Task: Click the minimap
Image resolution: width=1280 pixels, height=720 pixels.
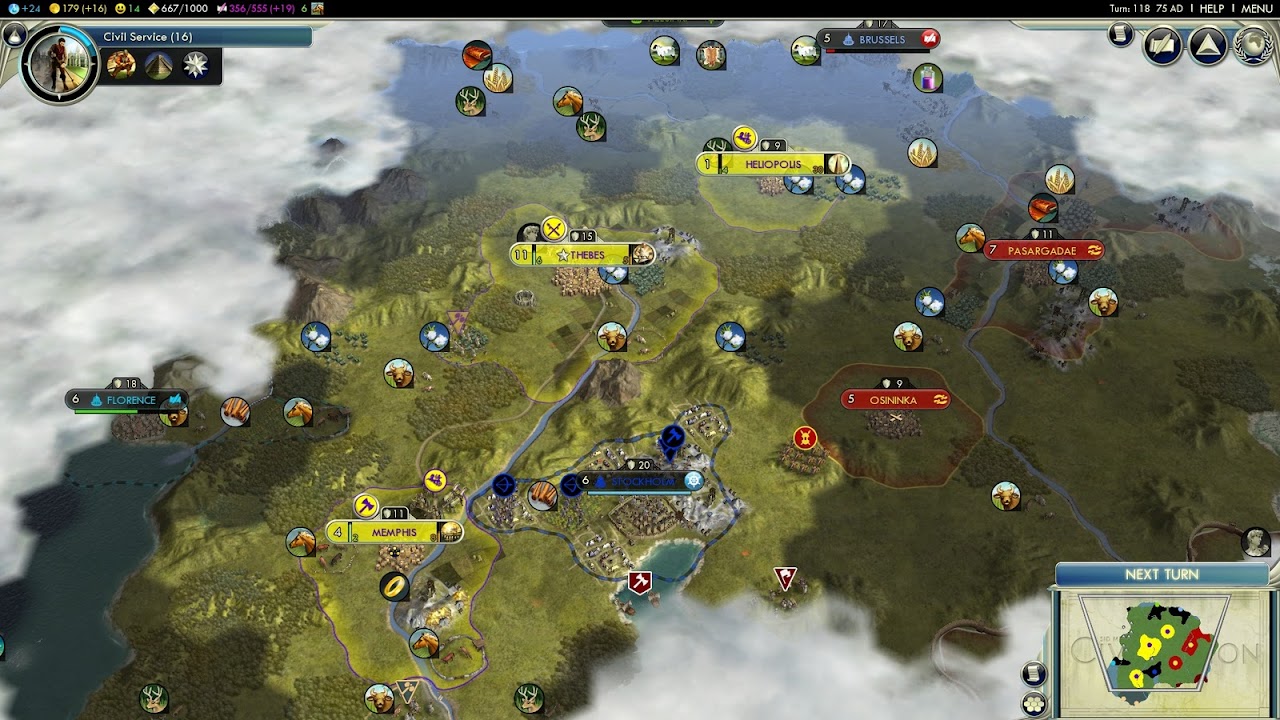Action: pos(1160,645)
